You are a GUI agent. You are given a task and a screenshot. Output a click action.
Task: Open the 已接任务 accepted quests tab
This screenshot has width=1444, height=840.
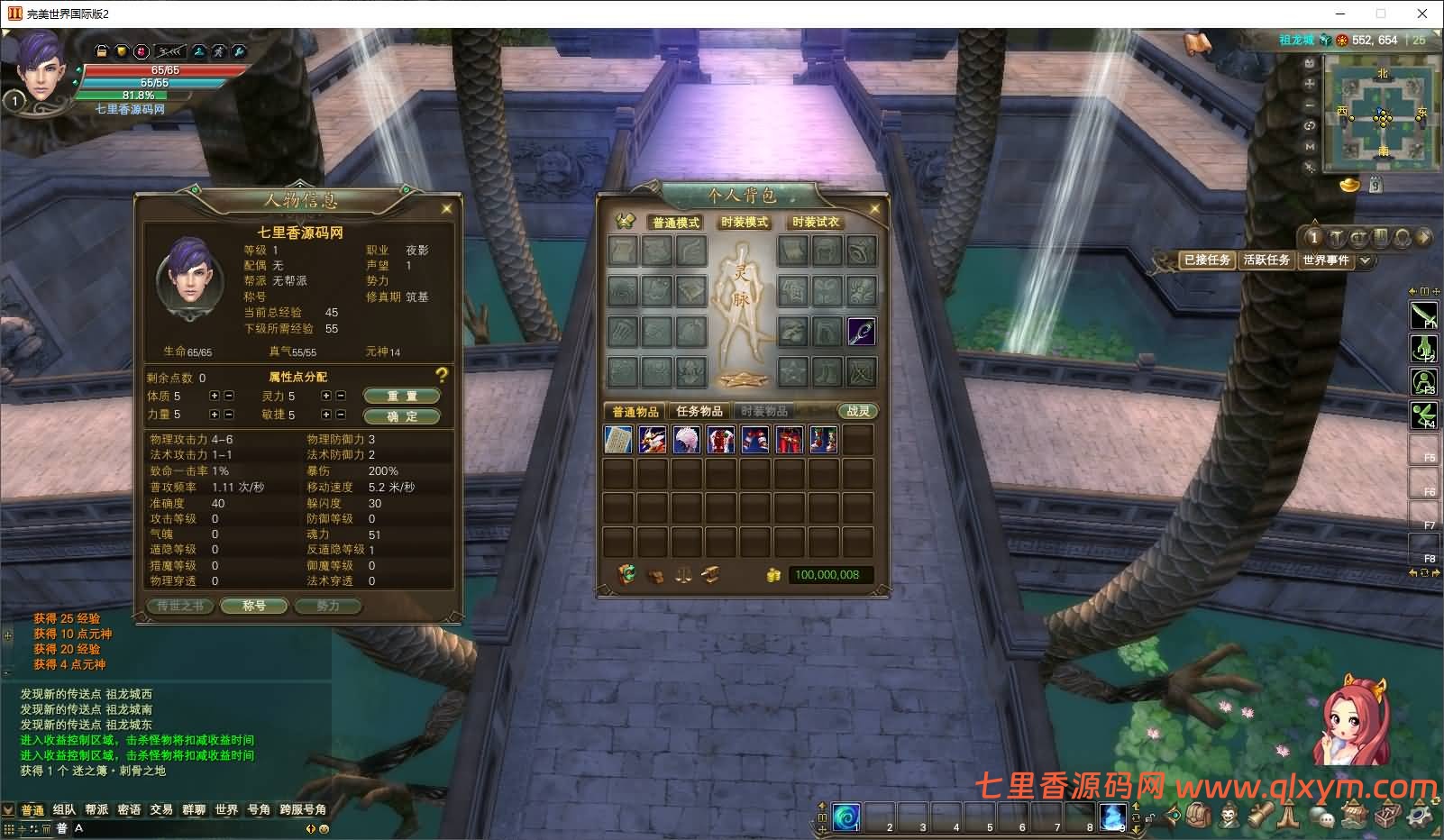pos(1207,260)
